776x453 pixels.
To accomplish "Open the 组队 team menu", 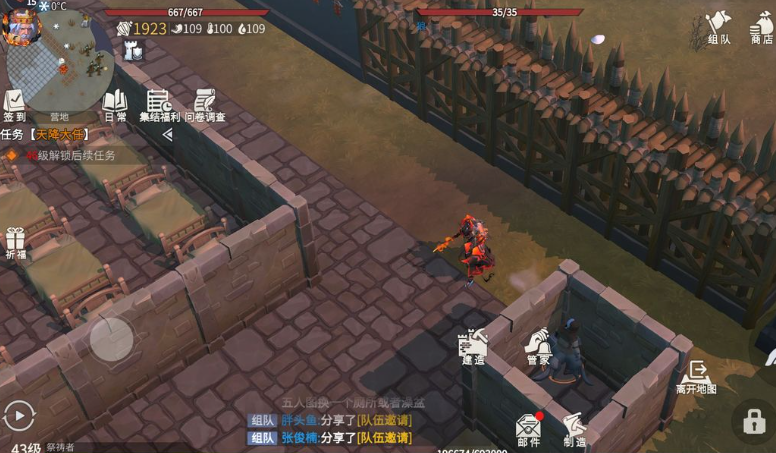I will tap(719, 27).
